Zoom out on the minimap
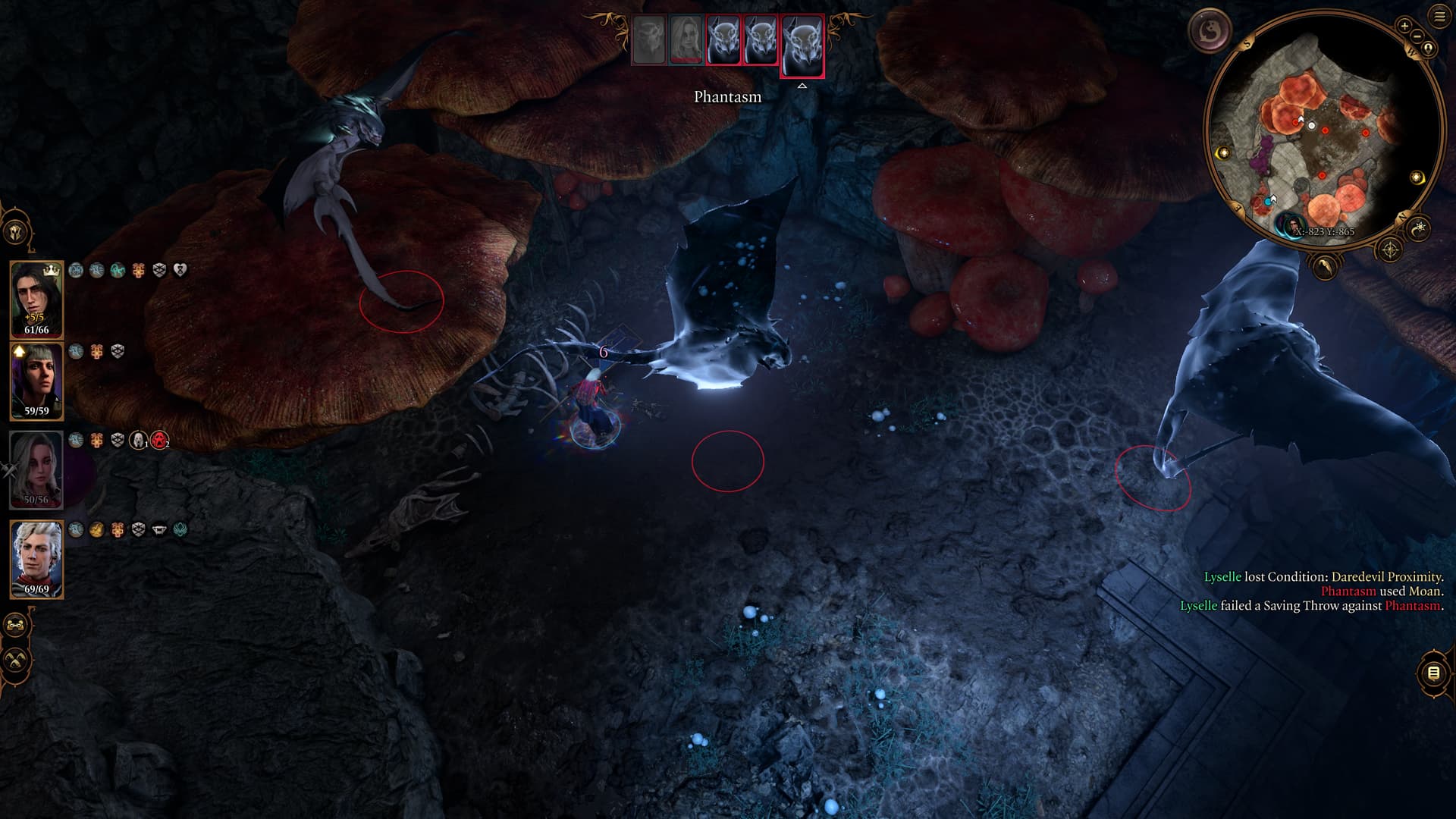The image size is (1456, 819). click(x=1417, y=36)
